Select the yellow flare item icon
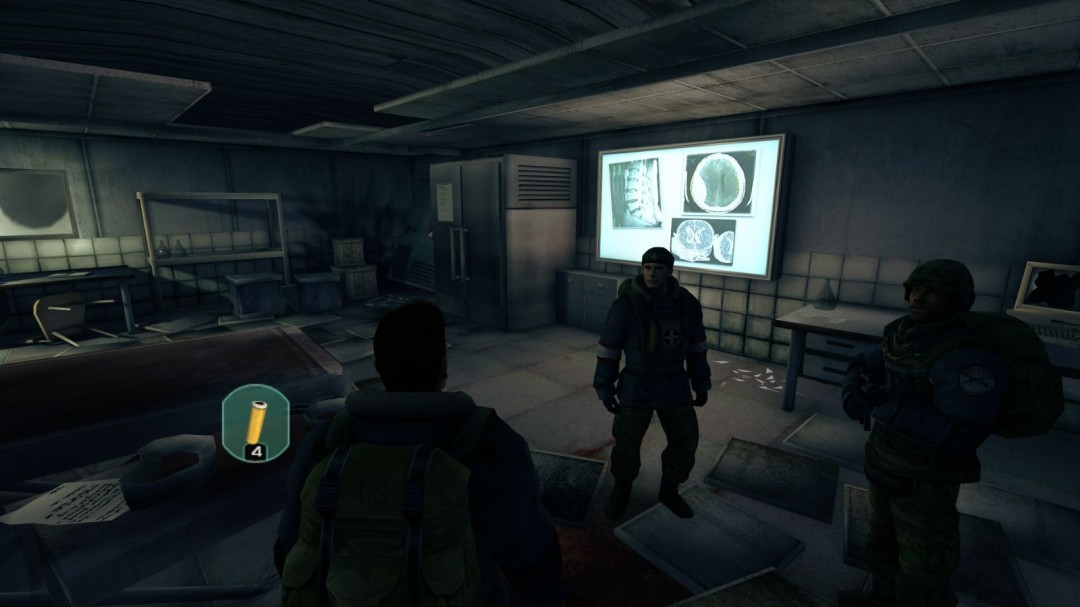This screenshot has width=1080, height=607. pyautogui.click(x=255, y=421)
